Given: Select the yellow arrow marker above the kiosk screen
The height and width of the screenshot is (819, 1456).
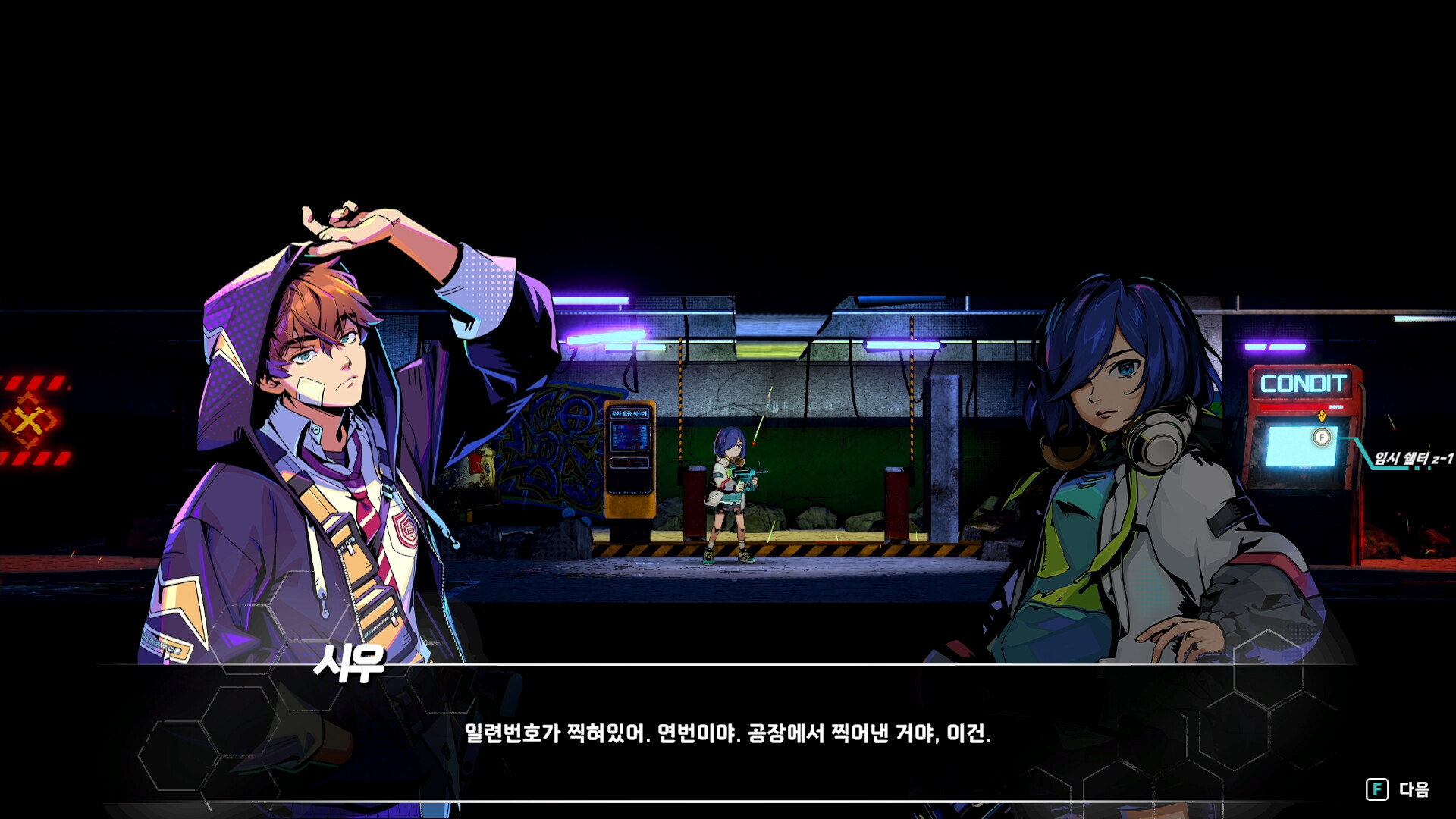Looking at the screenshot, I should click(1323, 417).
